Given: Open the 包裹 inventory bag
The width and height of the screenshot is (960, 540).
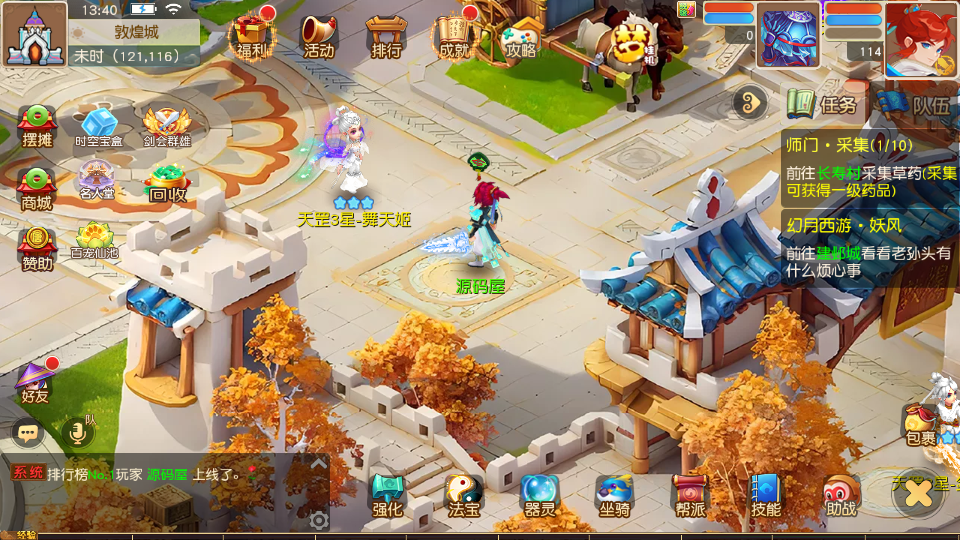Looking at the screenshot, I should (x=920, y=425).
